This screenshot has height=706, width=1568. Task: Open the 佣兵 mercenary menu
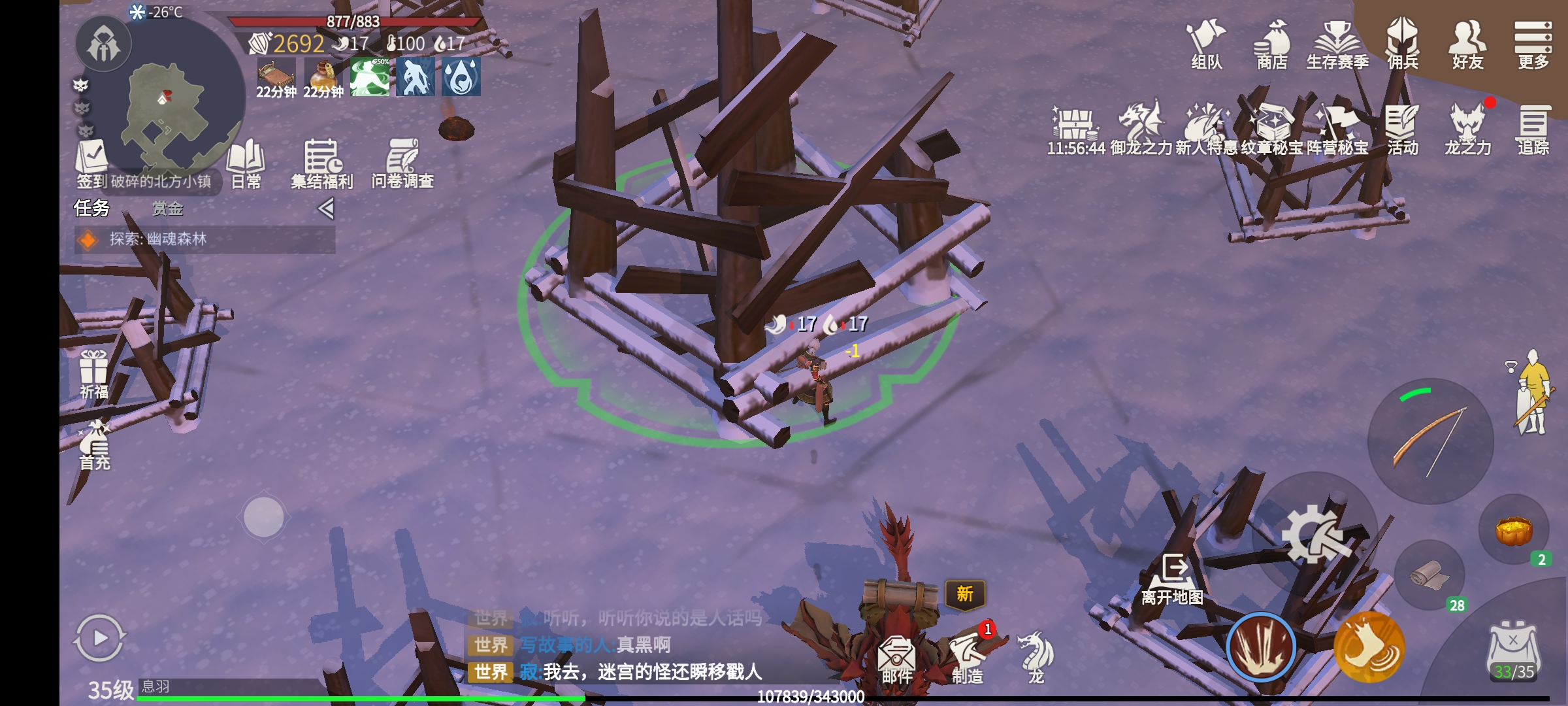1402,44
